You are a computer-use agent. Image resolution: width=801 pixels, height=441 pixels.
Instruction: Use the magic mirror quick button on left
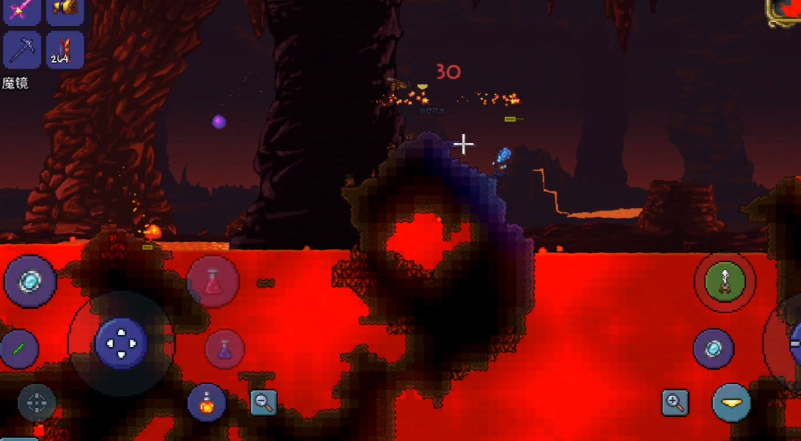tap(29, 281)
